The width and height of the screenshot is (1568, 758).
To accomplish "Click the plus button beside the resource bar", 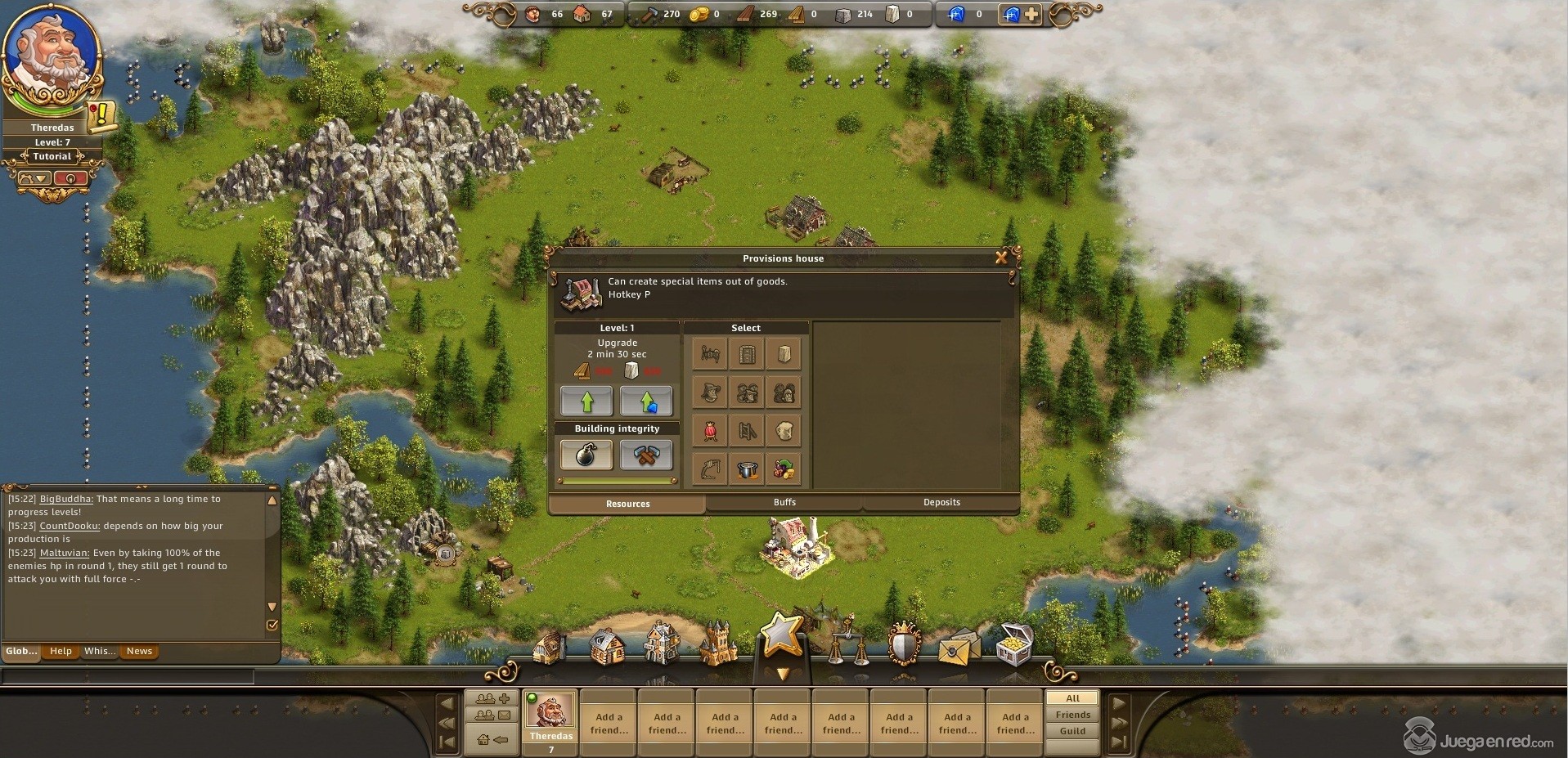I will pos(1031,14).
